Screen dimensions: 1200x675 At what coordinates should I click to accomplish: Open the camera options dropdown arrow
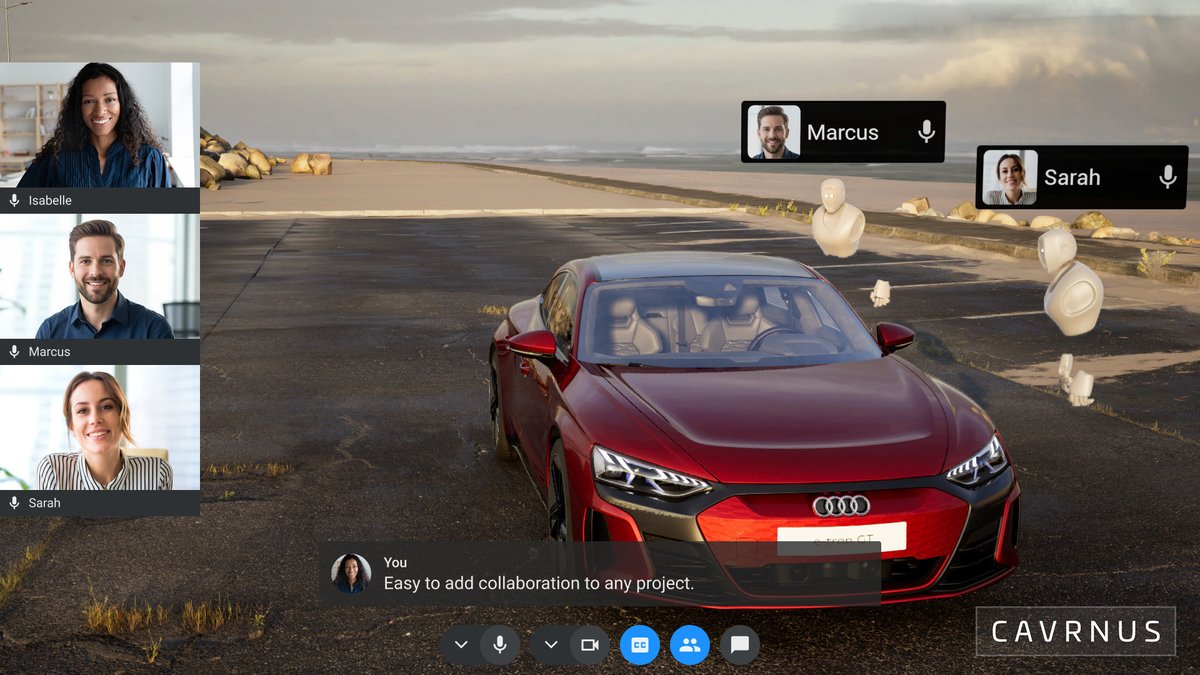[551, 645]
